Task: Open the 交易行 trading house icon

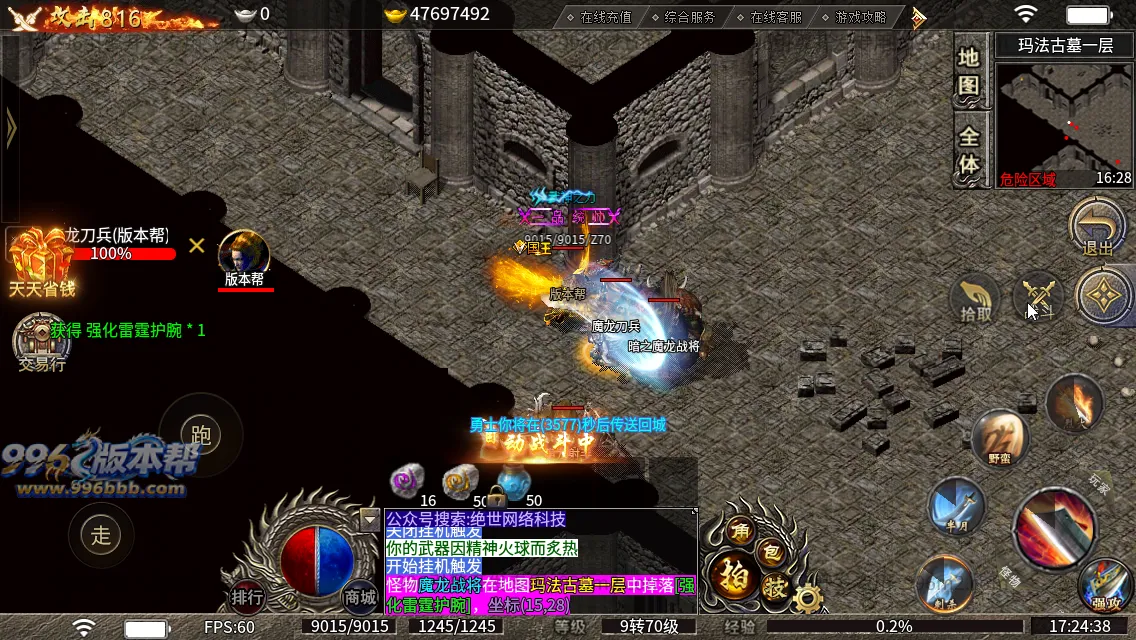Action: 40,343
